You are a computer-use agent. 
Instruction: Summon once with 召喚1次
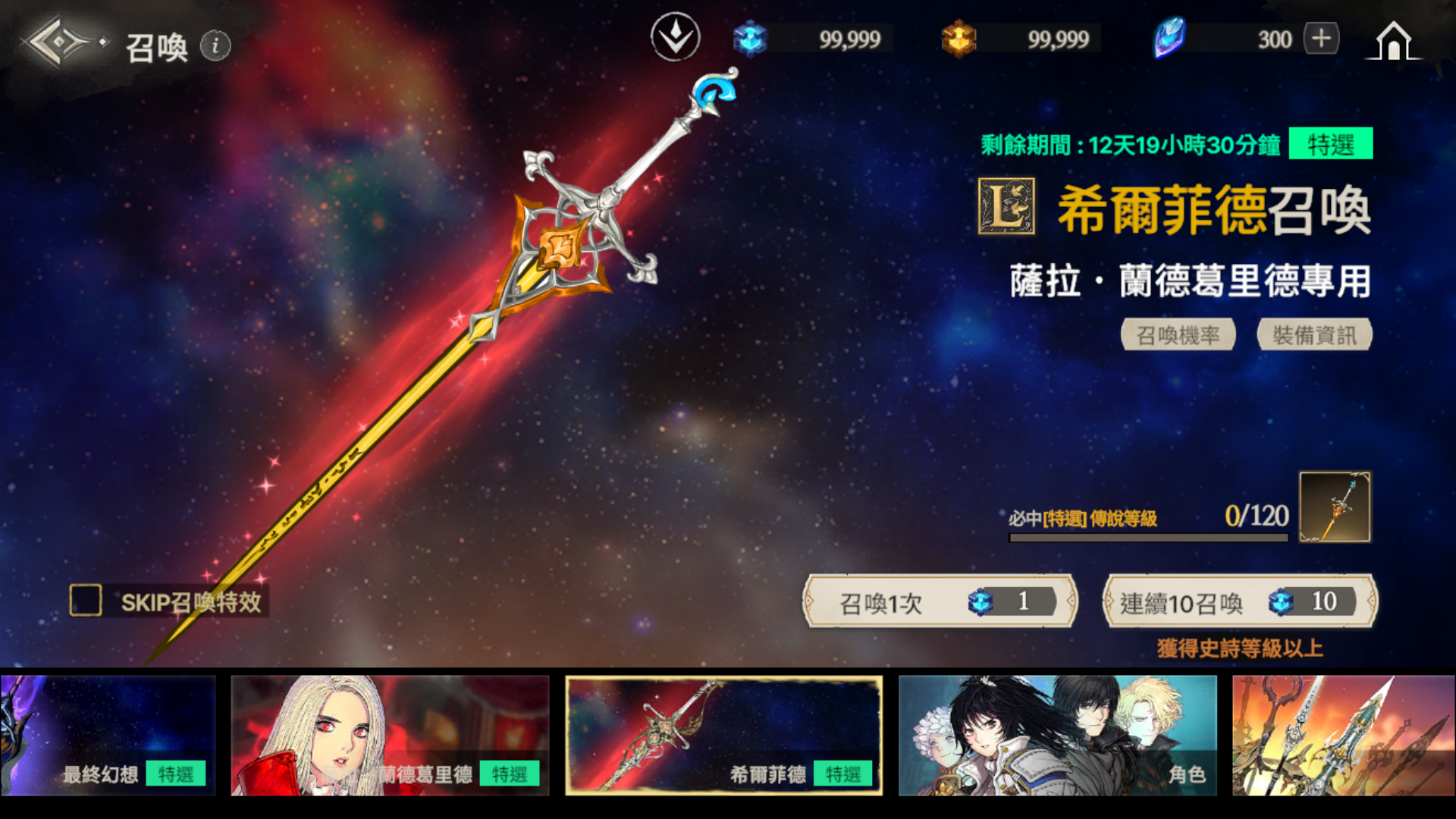[x=940, y=602]
